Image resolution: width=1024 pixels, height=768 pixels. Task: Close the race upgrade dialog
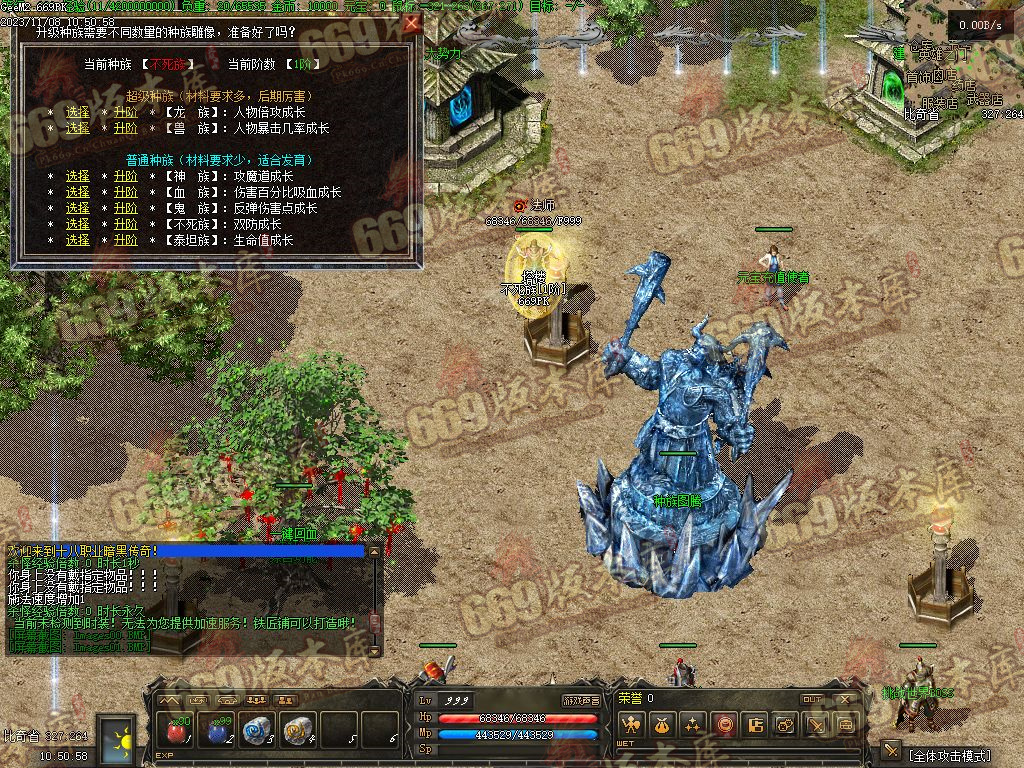(x=410, y=25)
